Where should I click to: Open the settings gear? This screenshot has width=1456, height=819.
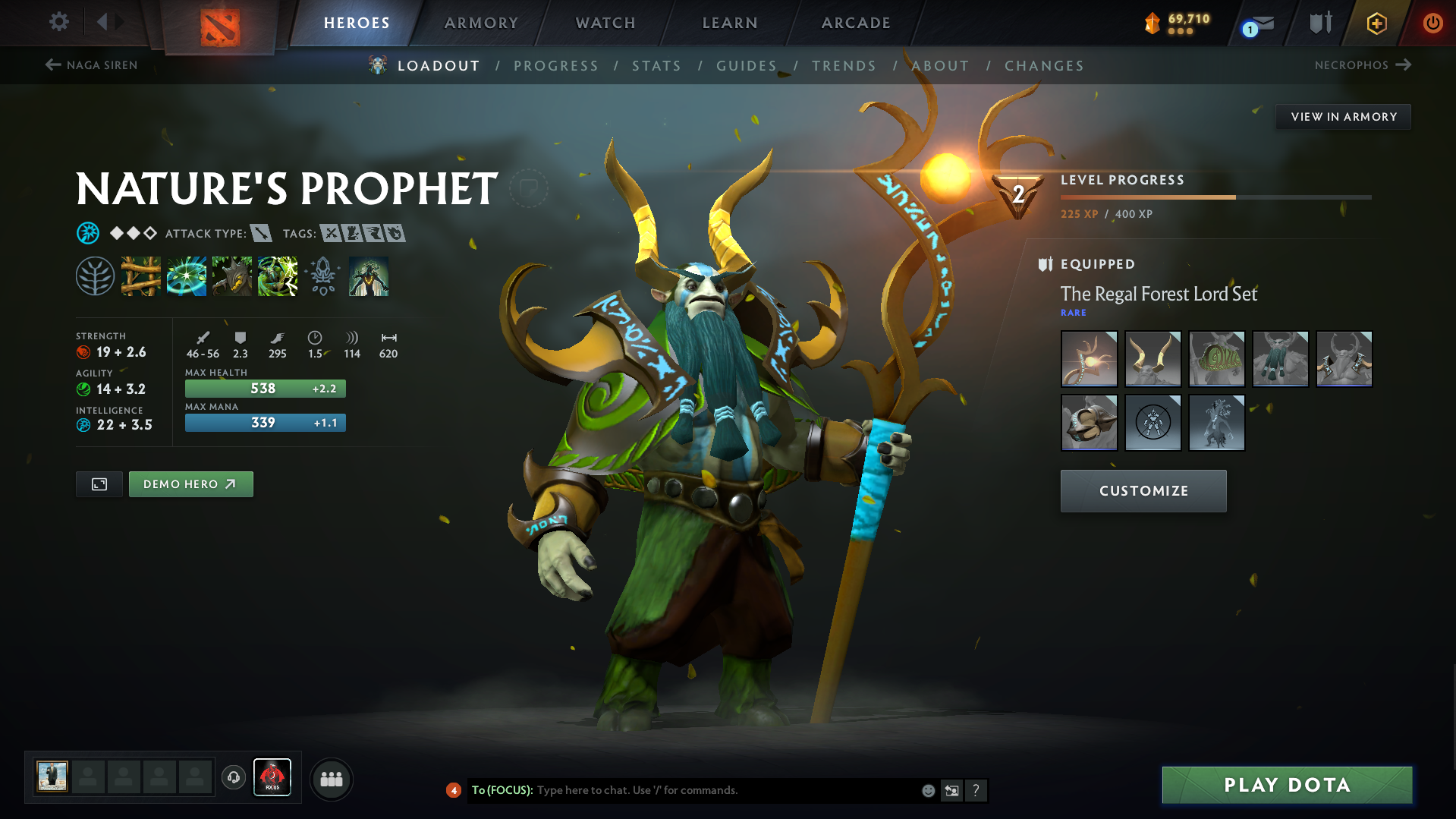58,23
